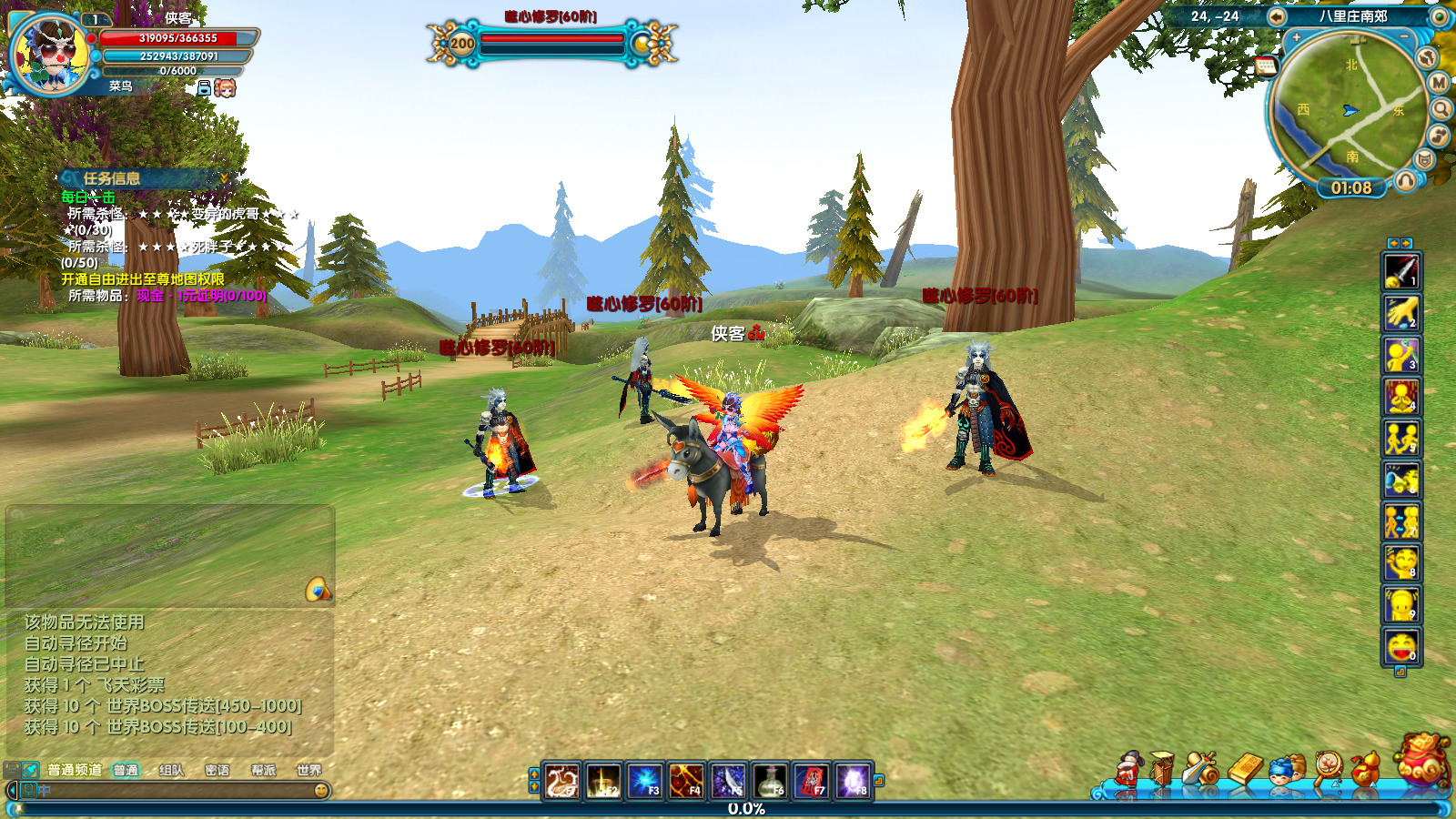1456x819 pixels.
Task: Open the chat emoji smiley picker
Action: click(x=321, y=791)
